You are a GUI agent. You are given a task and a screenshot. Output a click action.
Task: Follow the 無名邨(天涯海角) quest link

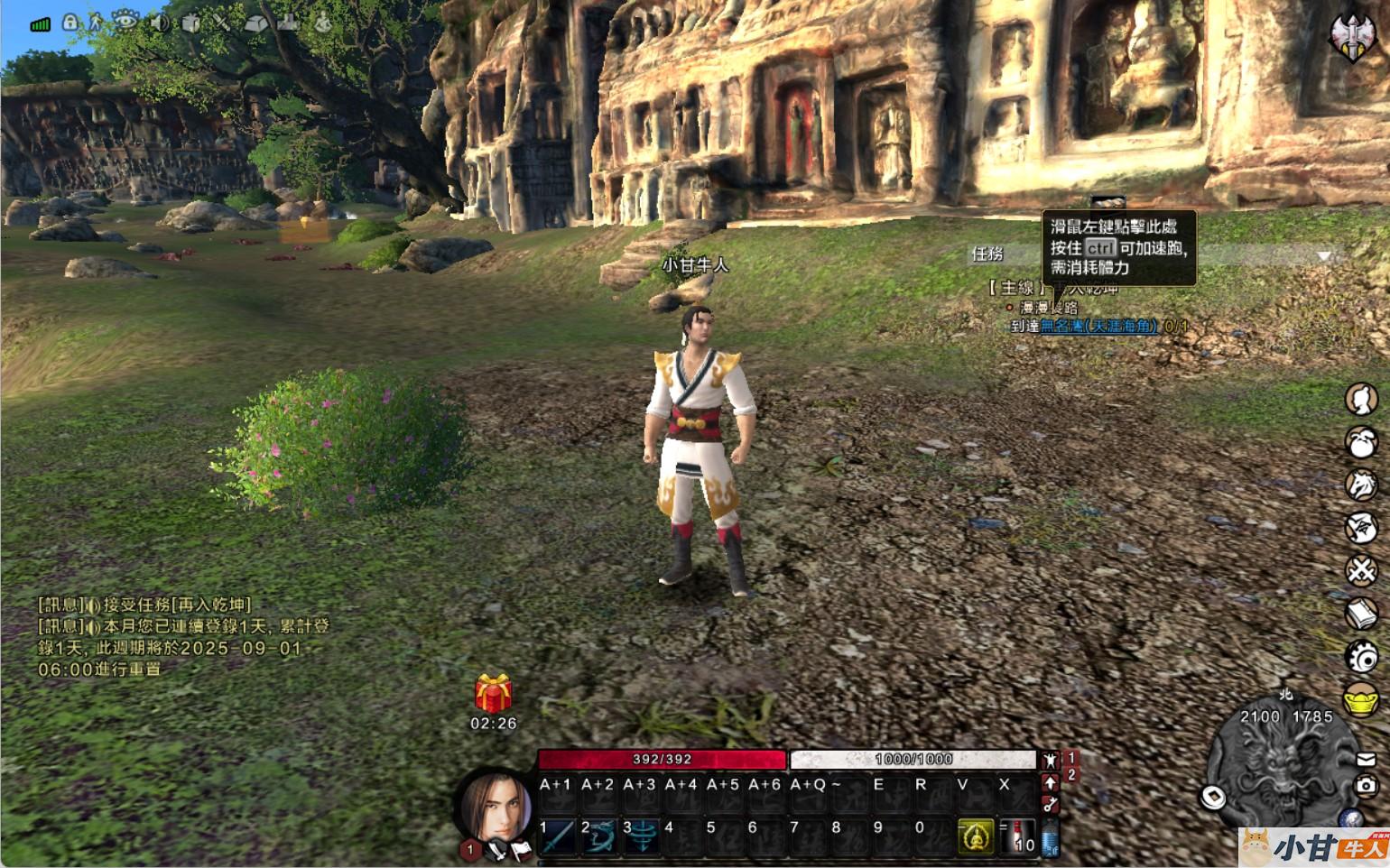1098,326
